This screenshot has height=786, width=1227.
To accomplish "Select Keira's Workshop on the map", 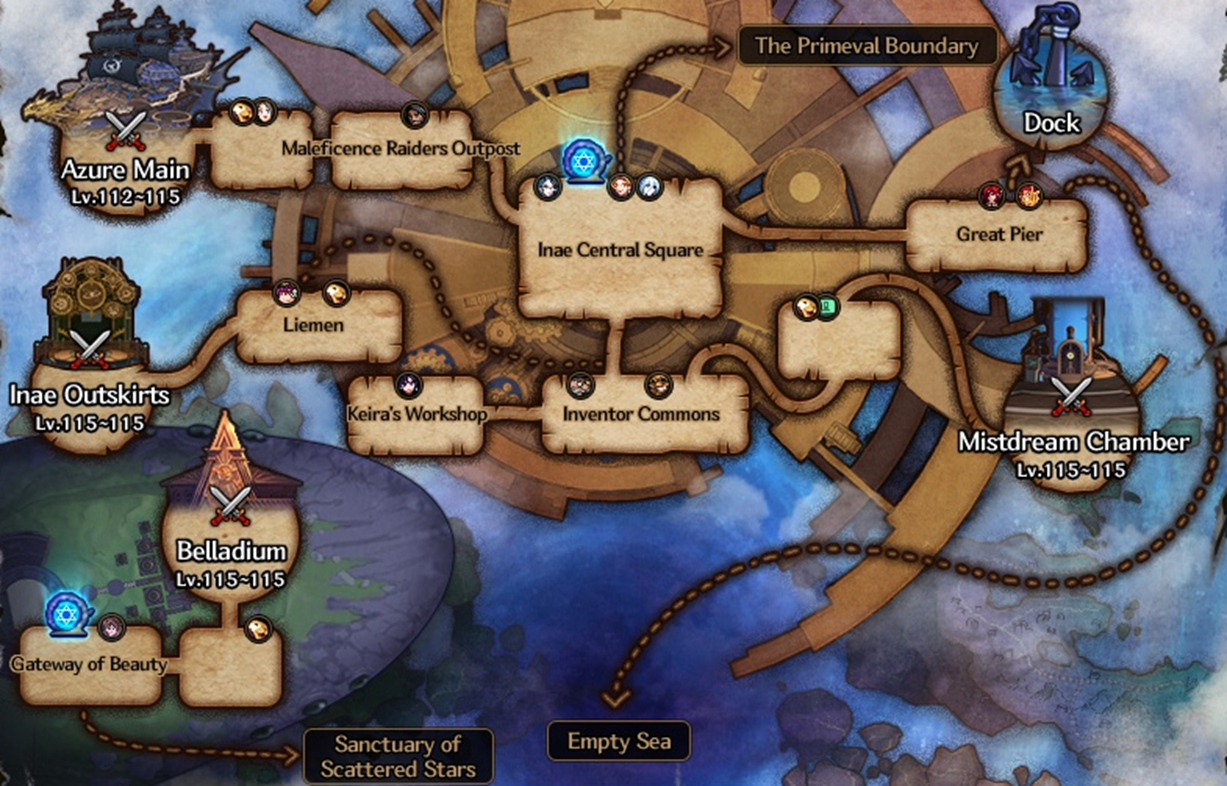I will coord(414,414).
